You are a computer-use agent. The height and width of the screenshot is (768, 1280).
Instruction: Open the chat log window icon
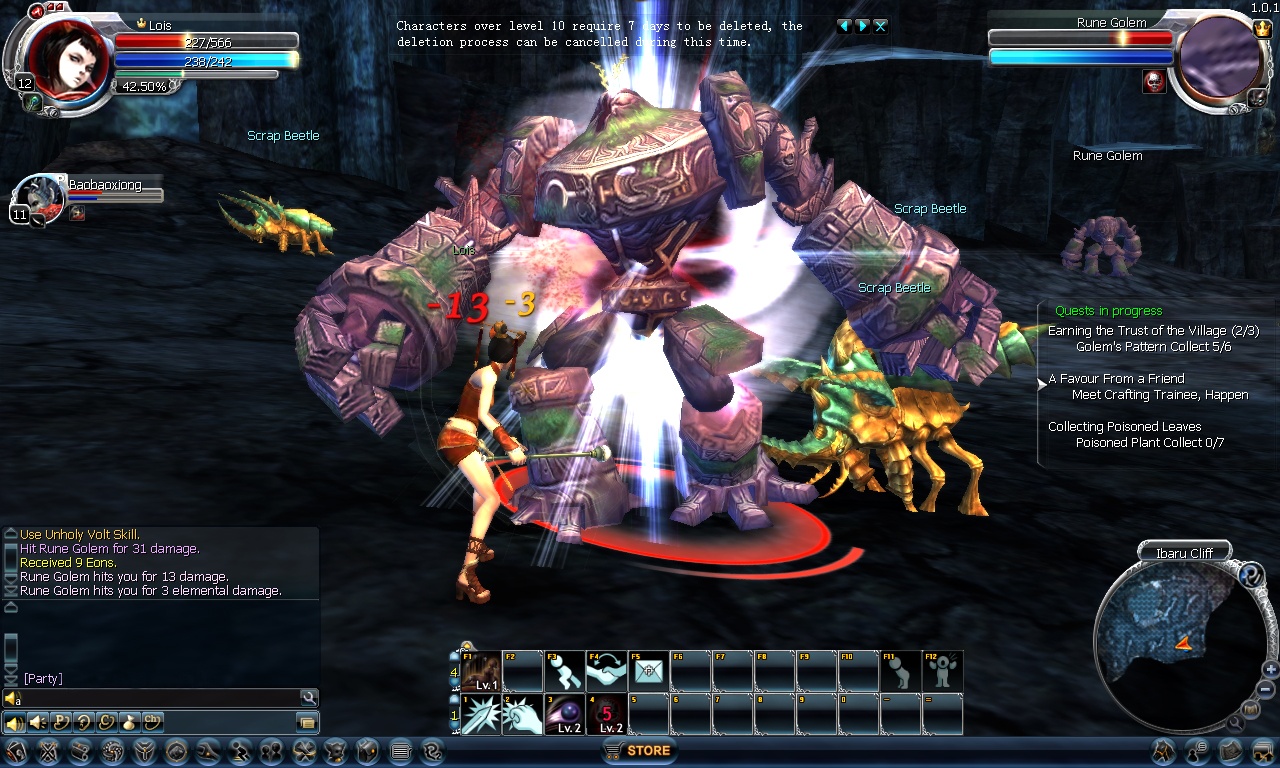coord(306,722)
